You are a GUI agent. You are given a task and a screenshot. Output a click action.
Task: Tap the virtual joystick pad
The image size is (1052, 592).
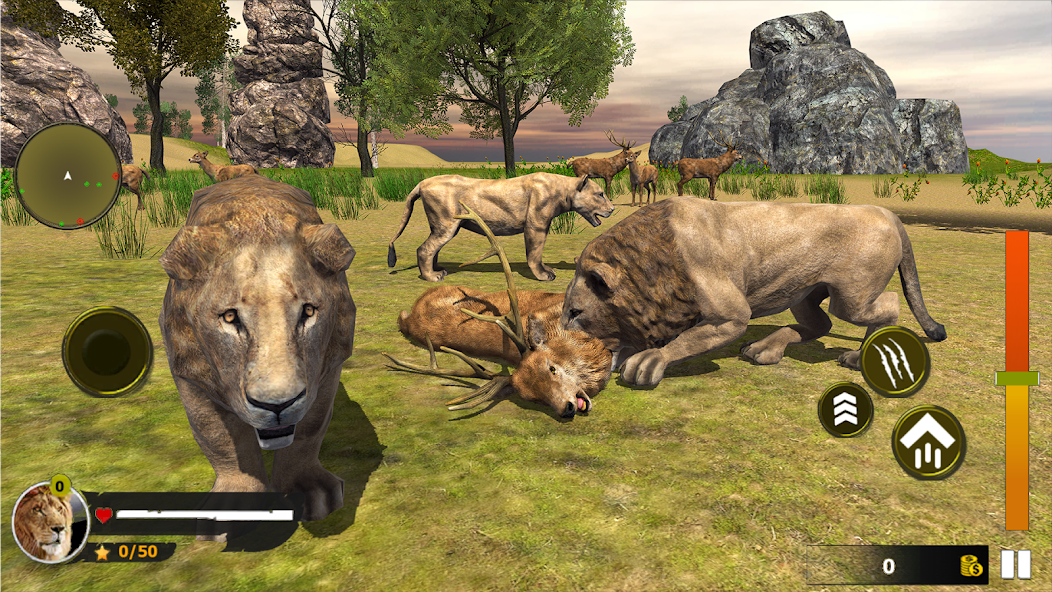pyautogui.click(x=107, y=351)
